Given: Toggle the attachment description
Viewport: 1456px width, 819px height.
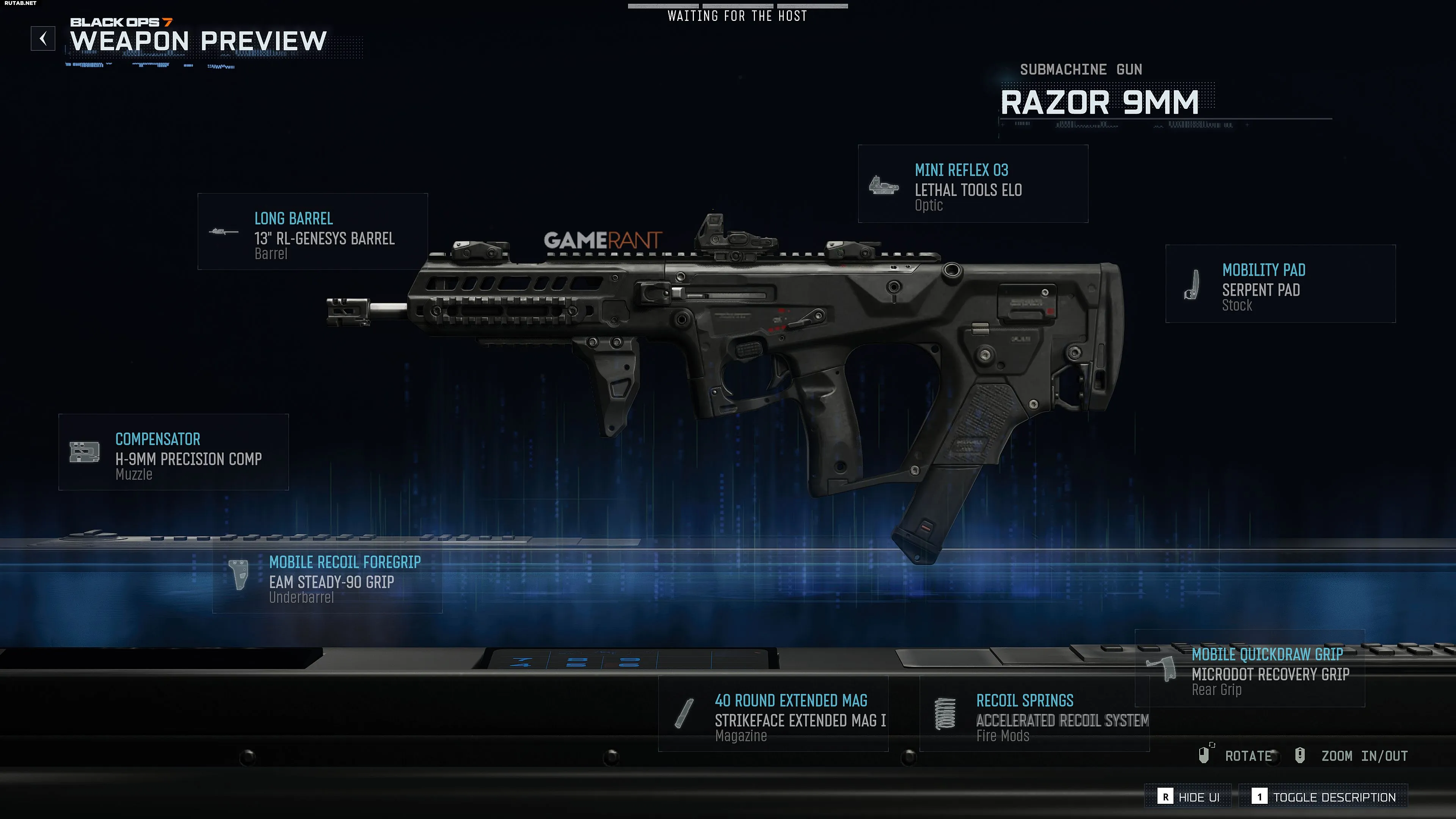Looking at the screenshot, I should pyautogui.click(x=1323, y=797).
